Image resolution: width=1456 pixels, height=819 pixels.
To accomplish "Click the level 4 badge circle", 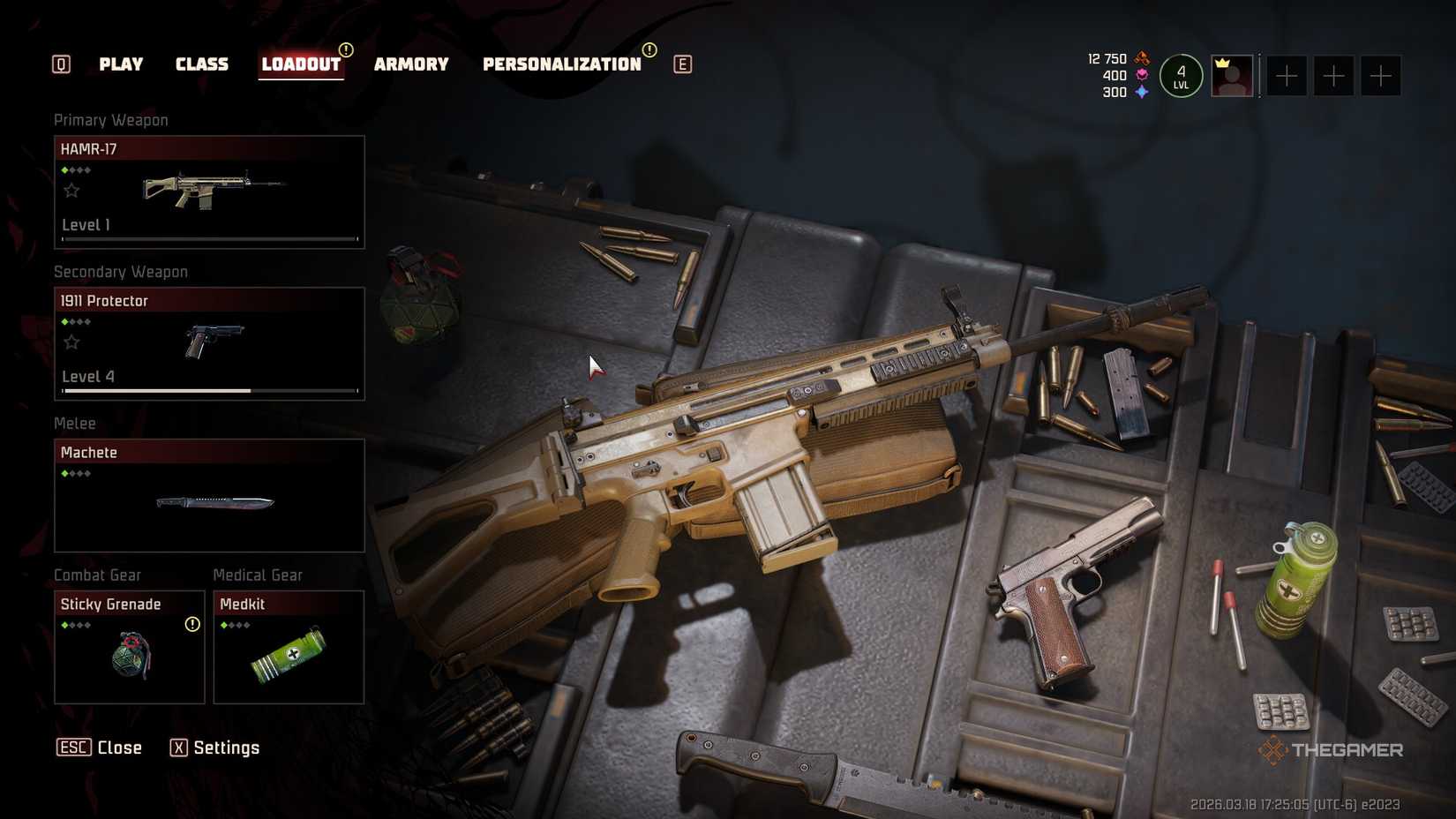I will [x=1182, y=76].
